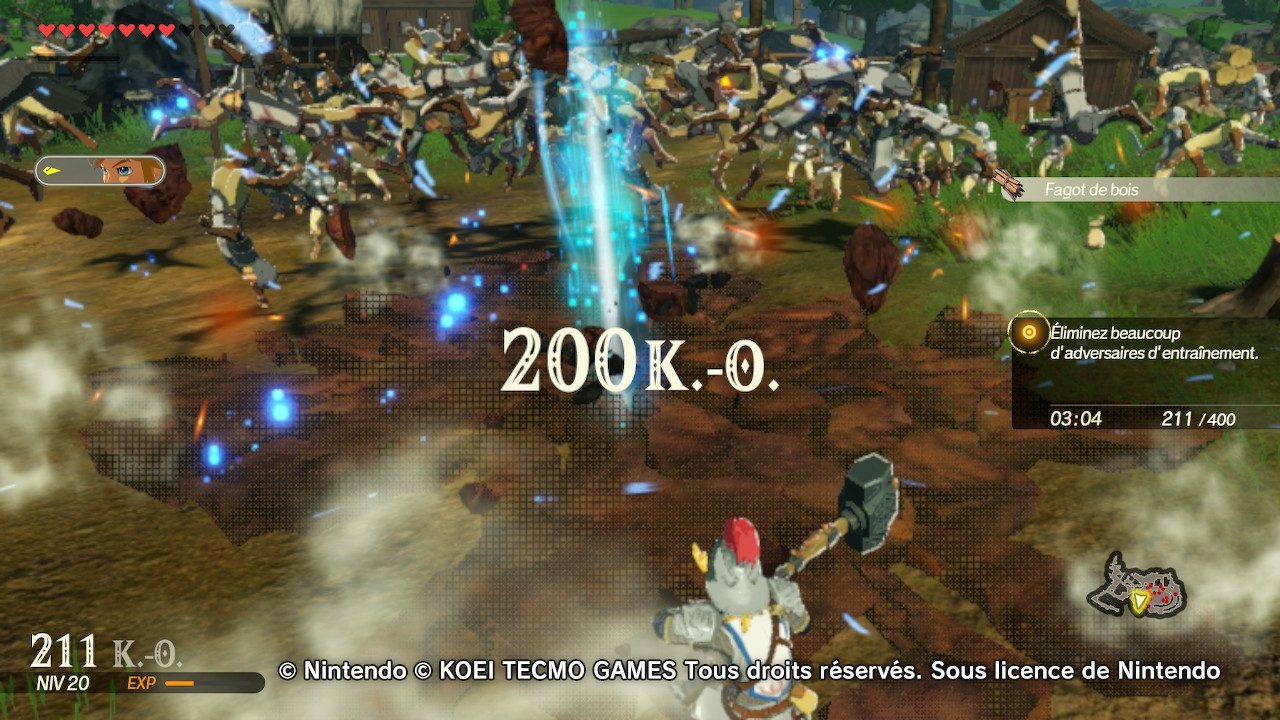
Task: Select the Link character portrait badge
Action: pos(100,171)
